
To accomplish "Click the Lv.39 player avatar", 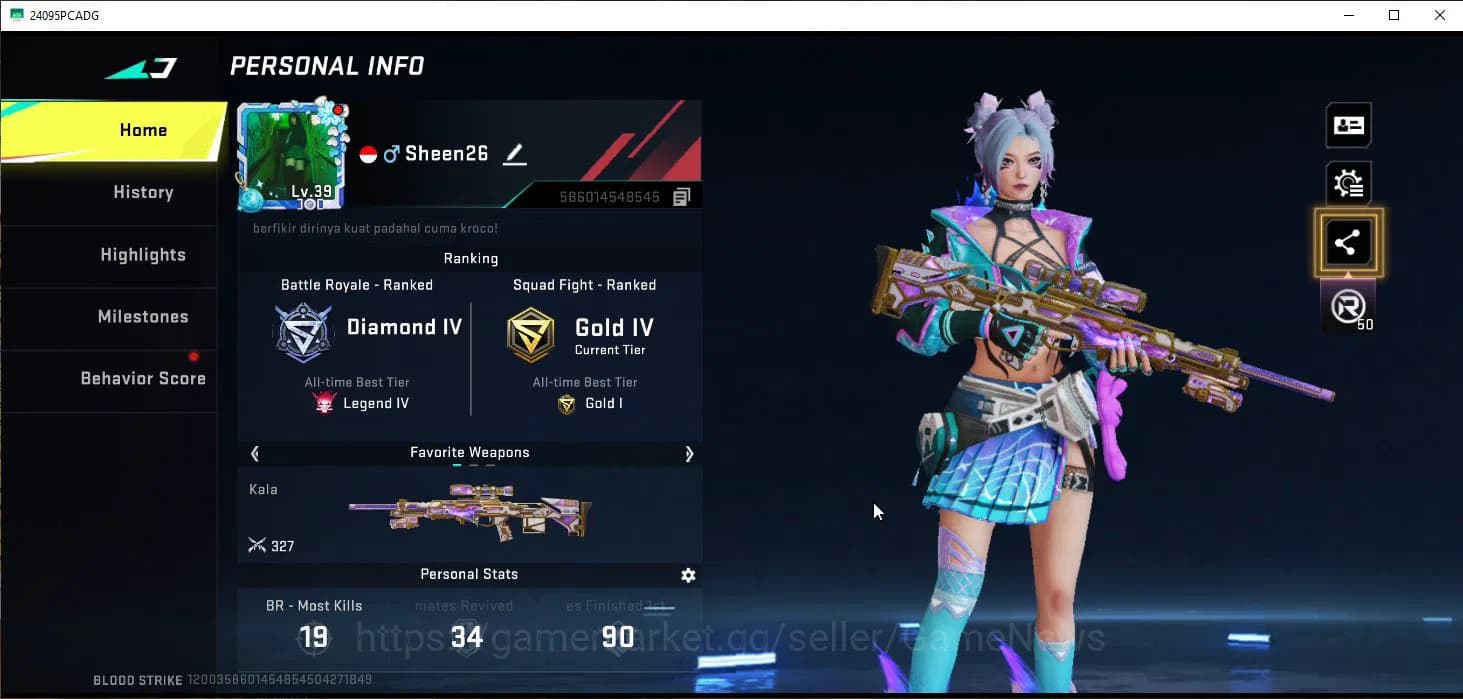I will coord(292,153).
